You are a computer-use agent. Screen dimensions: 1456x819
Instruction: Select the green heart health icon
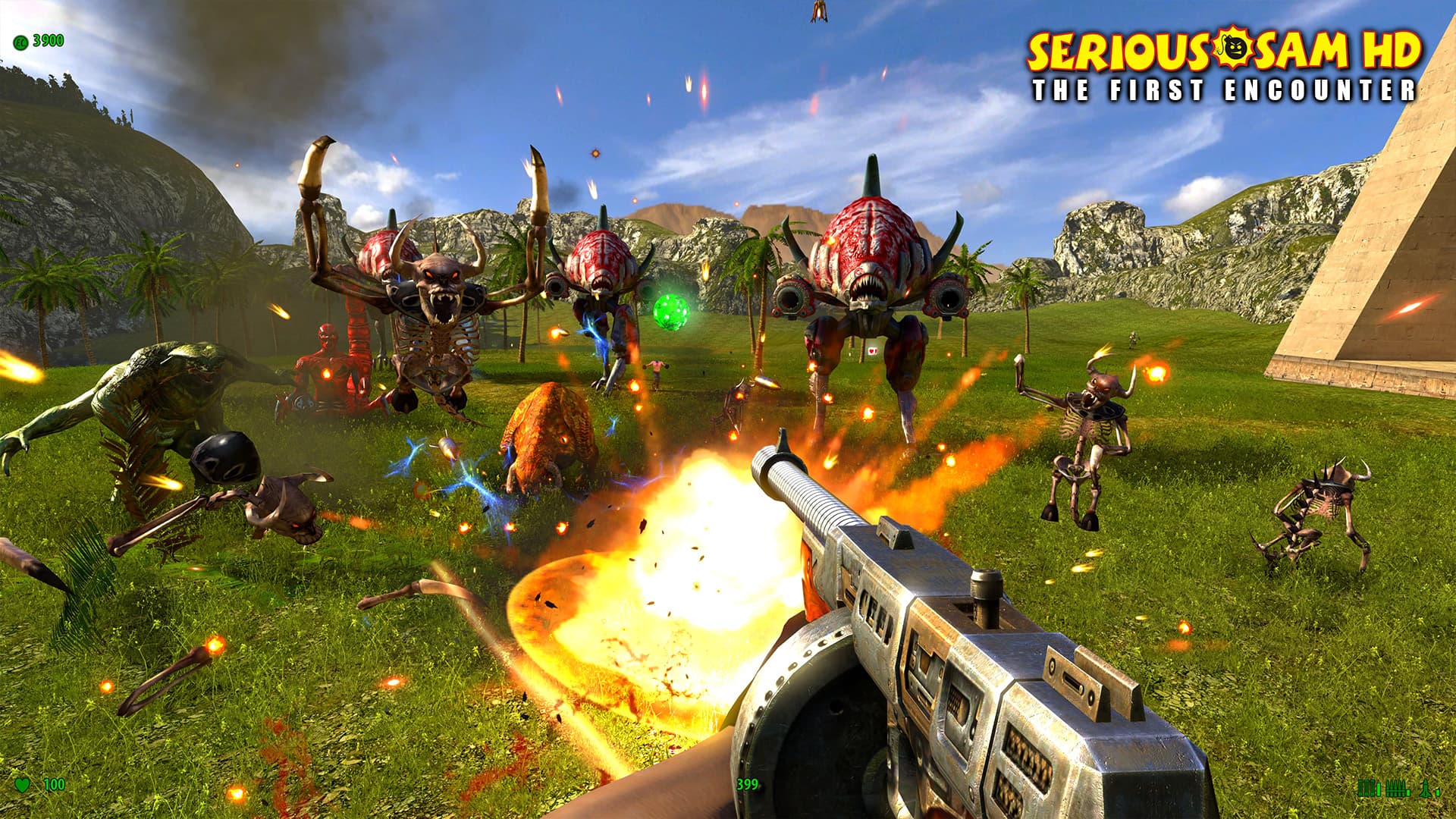coord(21,783)
